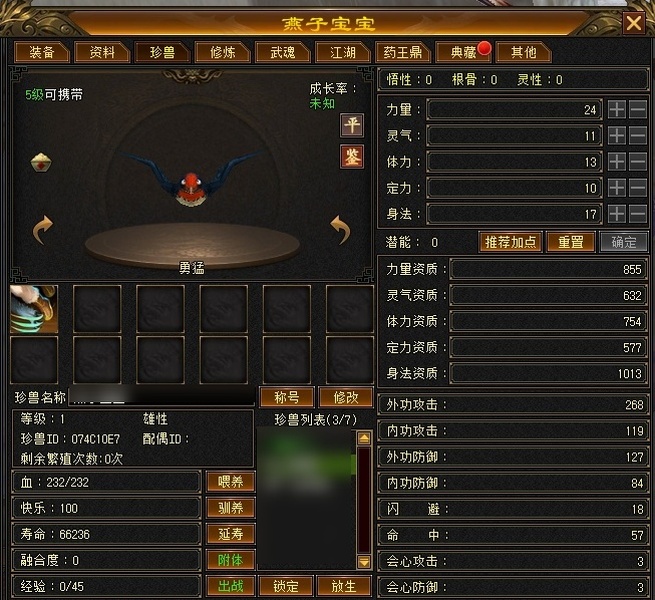Switch to the 其他 tab
Viewport: 655px width, 600px height.
point(524,52)
